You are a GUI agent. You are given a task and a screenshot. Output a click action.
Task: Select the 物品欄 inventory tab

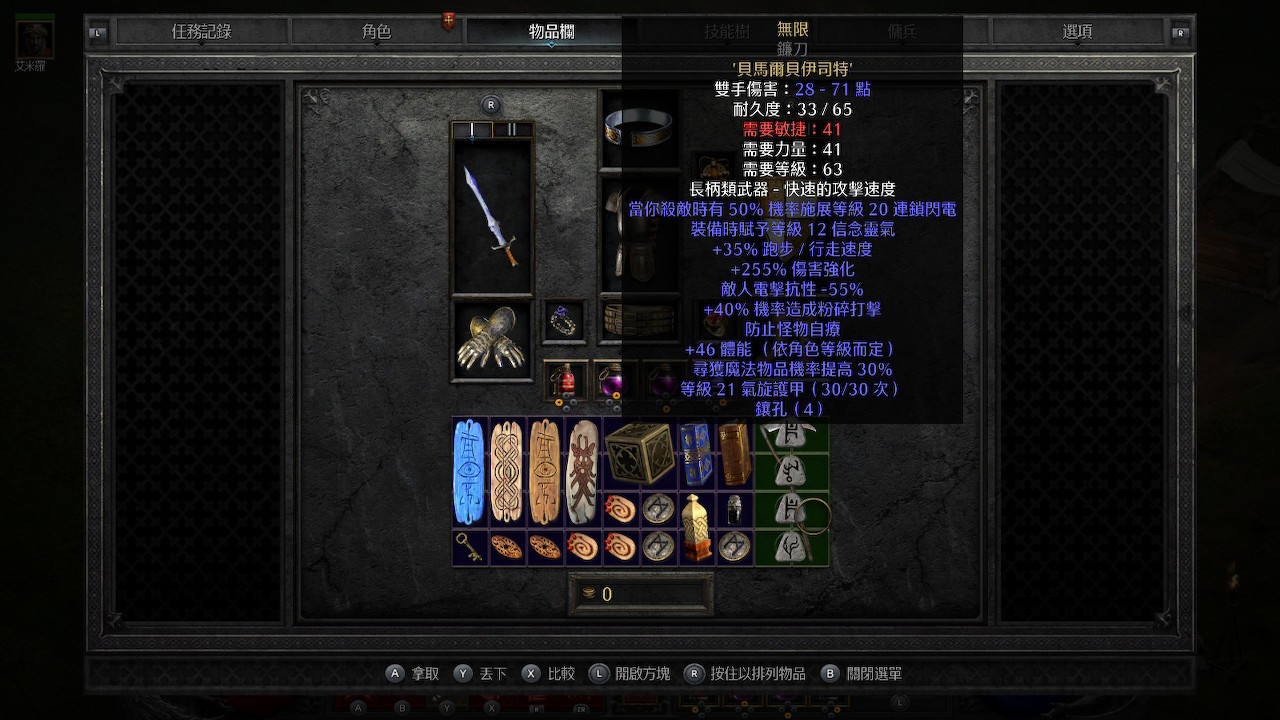click(551, 32)
